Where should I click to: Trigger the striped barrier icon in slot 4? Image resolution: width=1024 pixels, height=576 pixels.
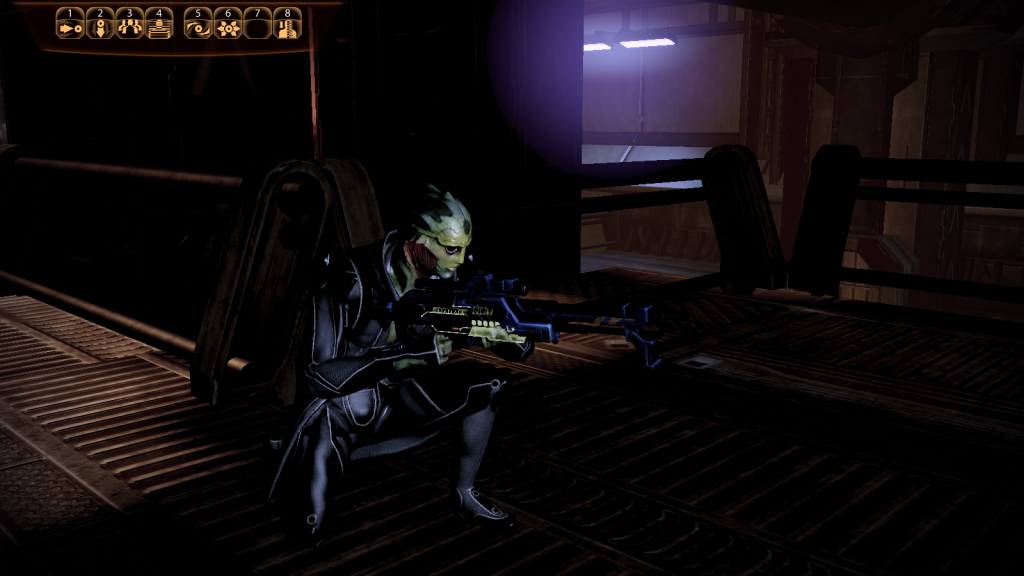(x=159, y=28)
